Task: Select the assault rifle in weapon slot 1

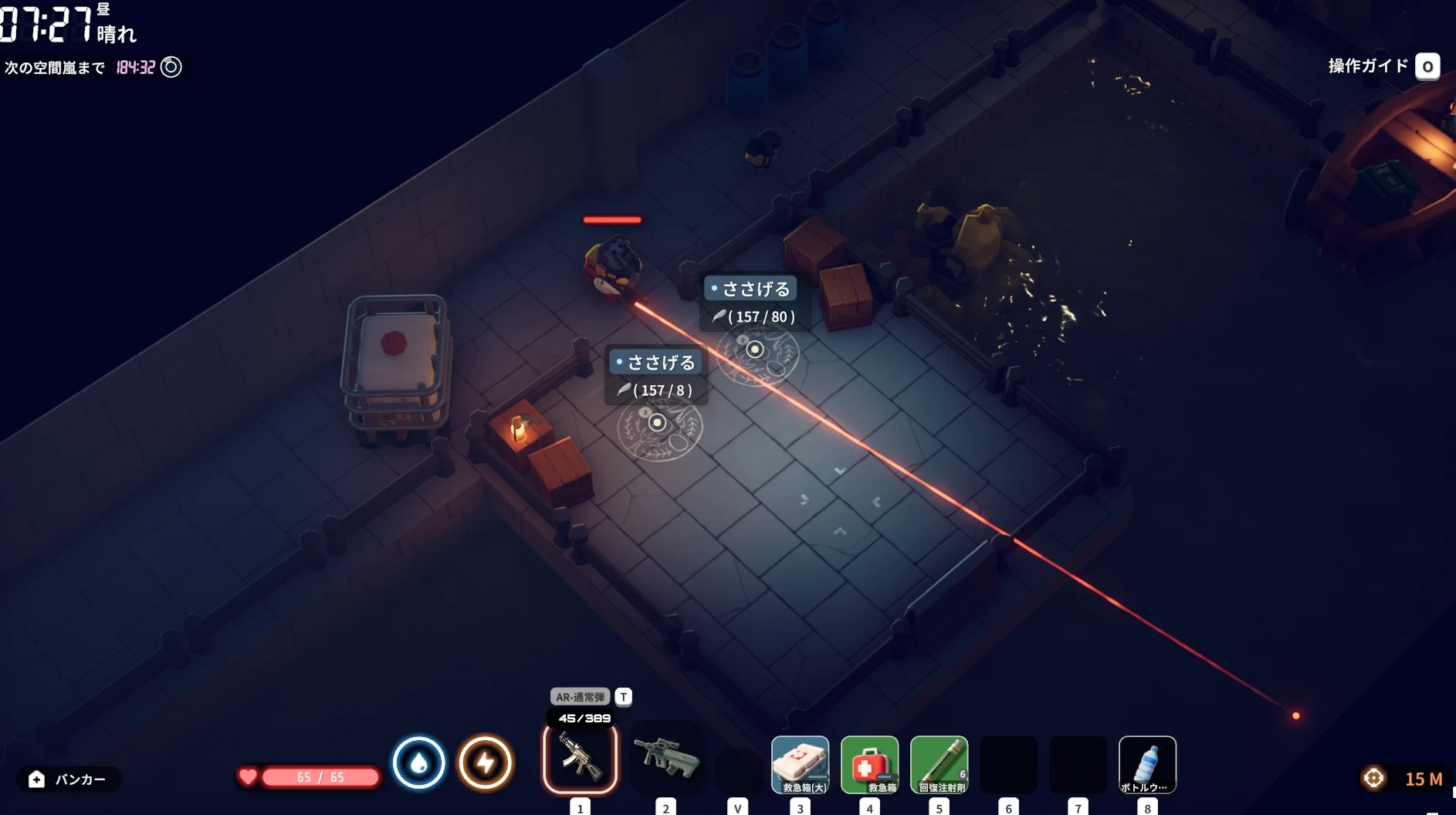Action: point(580,760)
